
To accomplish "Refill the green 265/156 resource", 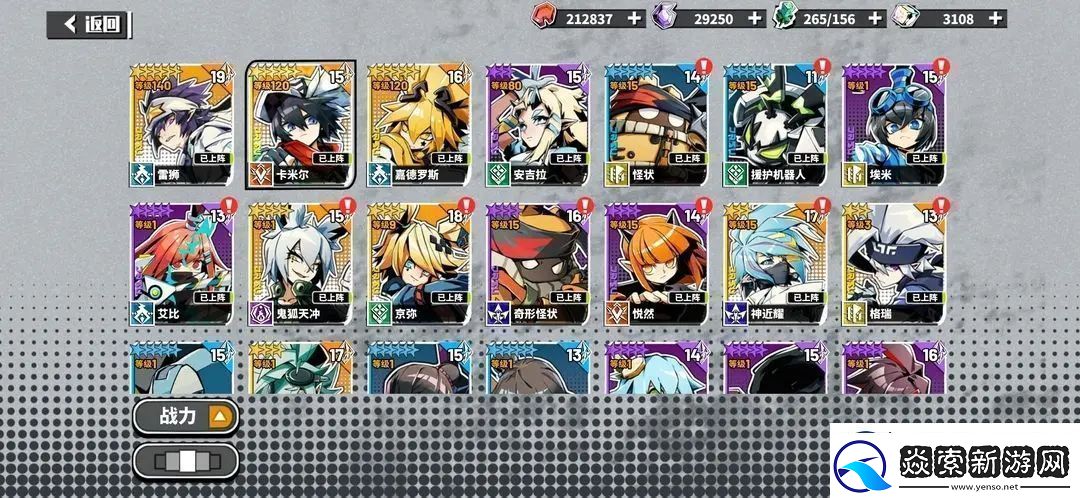I will coord(876,18).
